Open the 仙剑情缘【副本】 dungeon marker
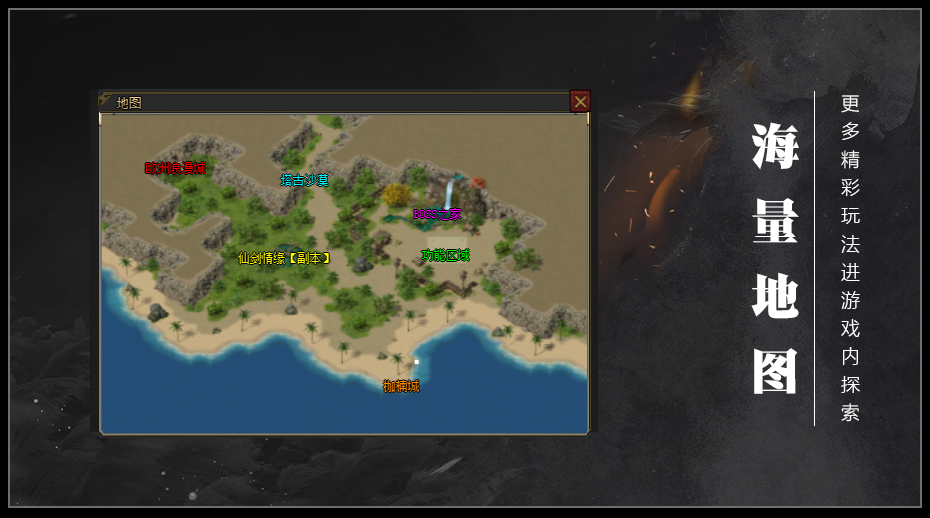 tap(284, 257)
